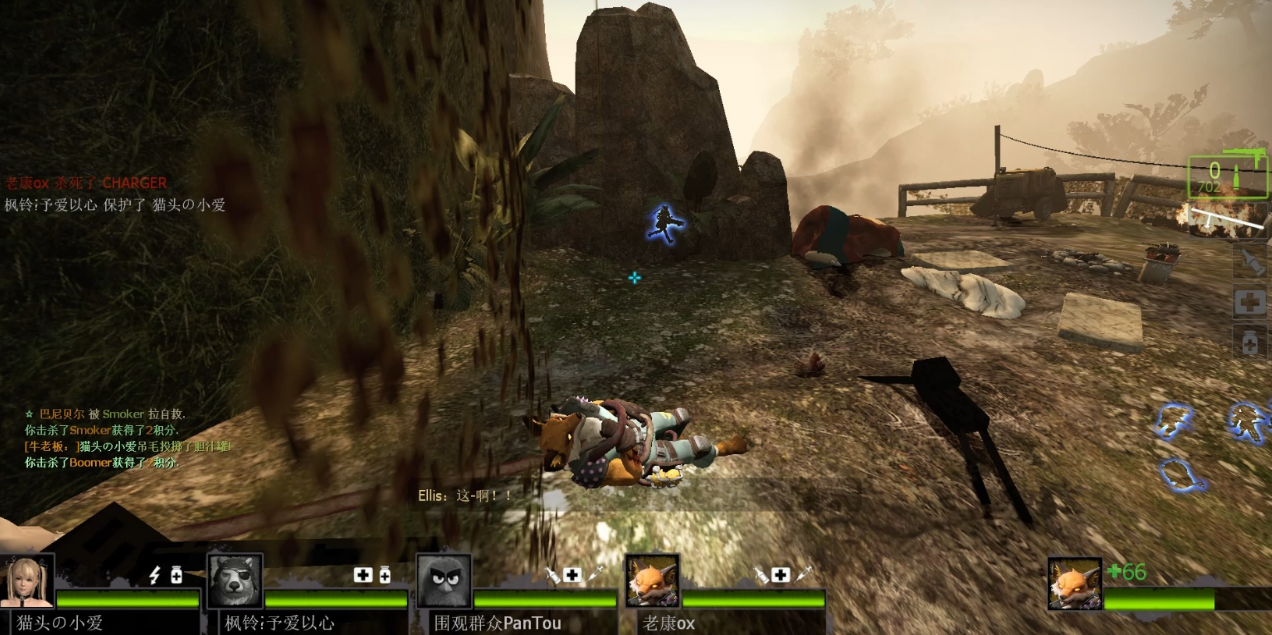Select the pain pills slot
The image size is (1272, 635).
1250,341
